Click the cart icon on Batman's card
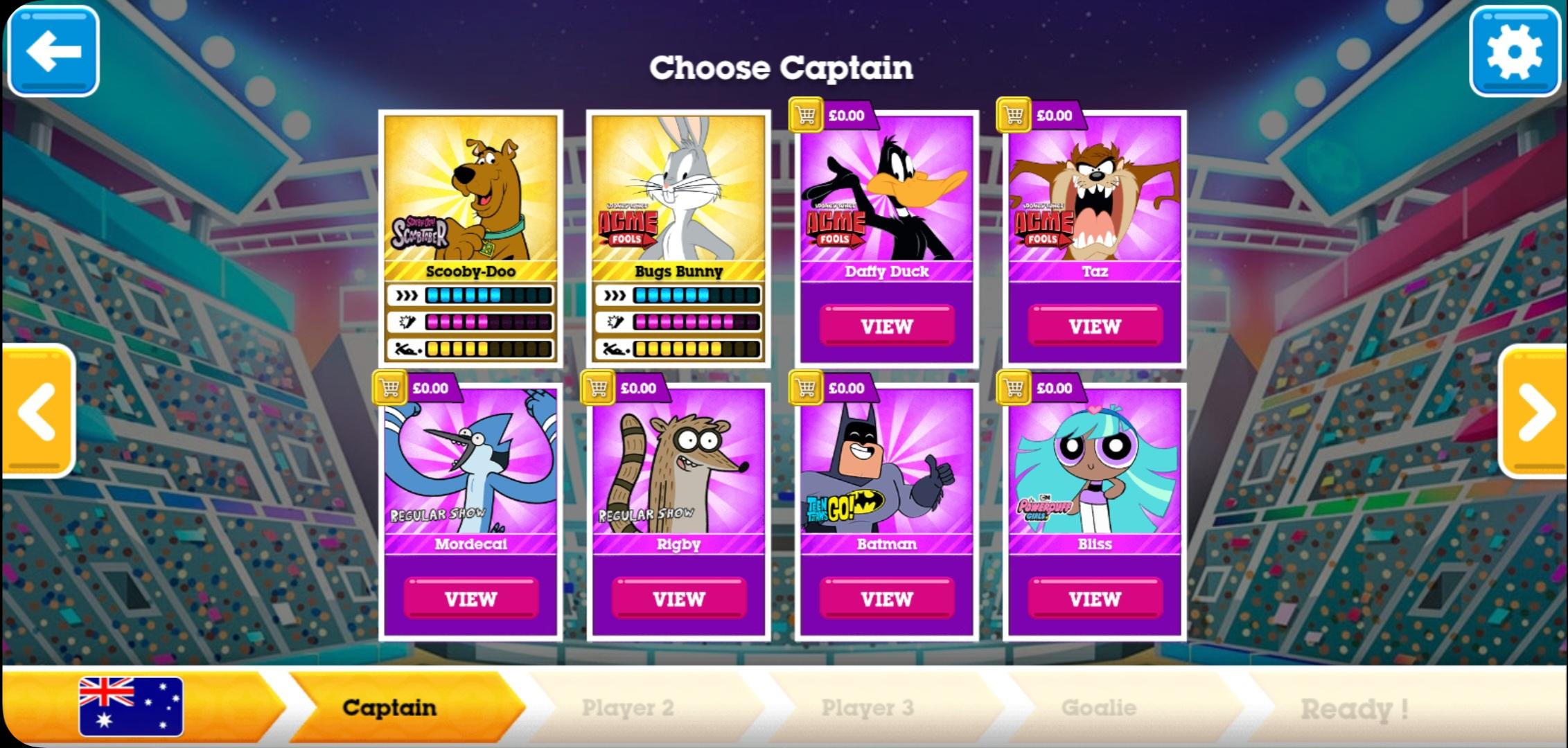Viewport: 1568px width, 748px height. (x=806, y=389)
